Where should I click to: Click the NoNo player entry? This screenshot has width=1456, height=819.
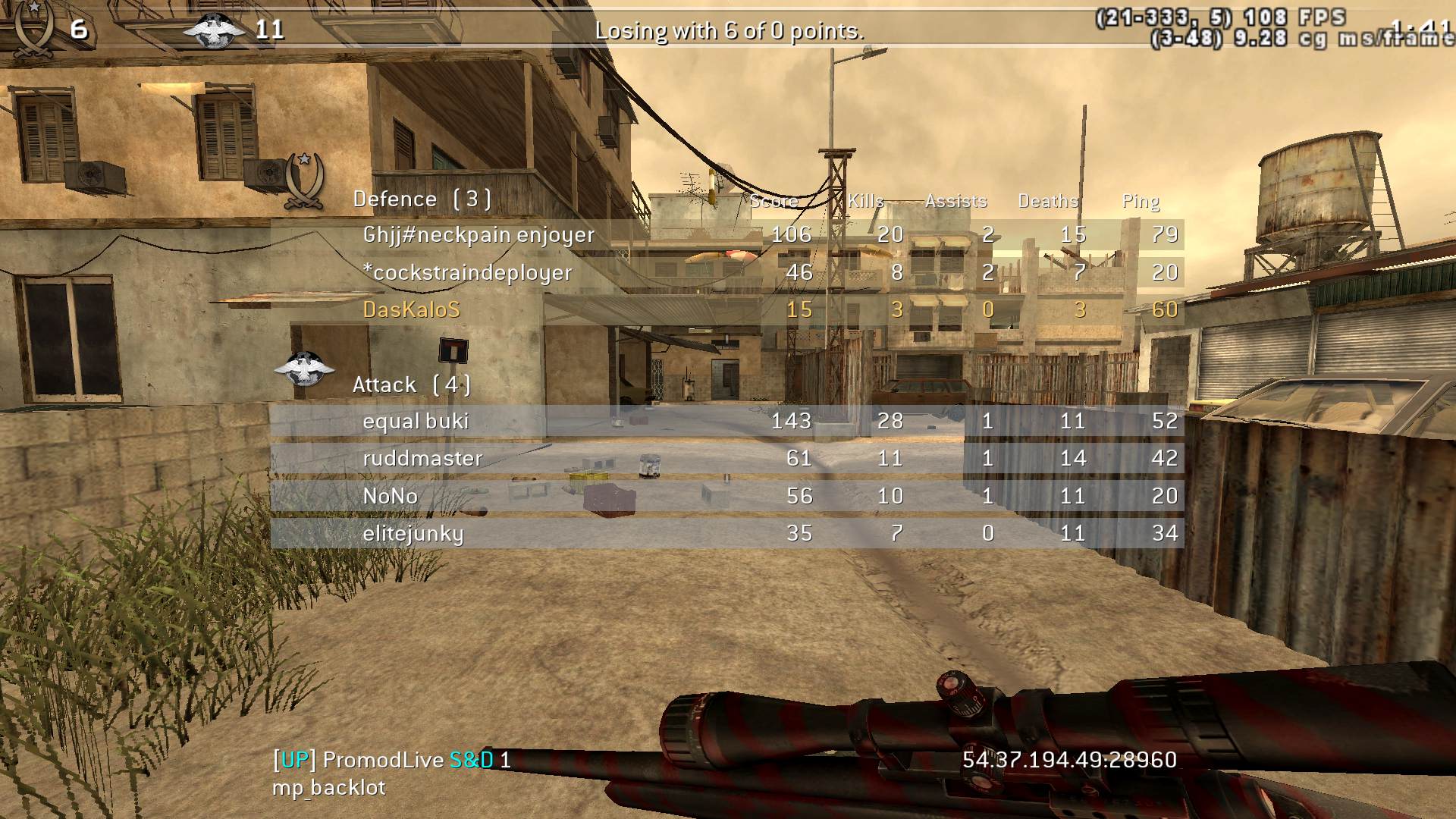click(x=391, y=496)
